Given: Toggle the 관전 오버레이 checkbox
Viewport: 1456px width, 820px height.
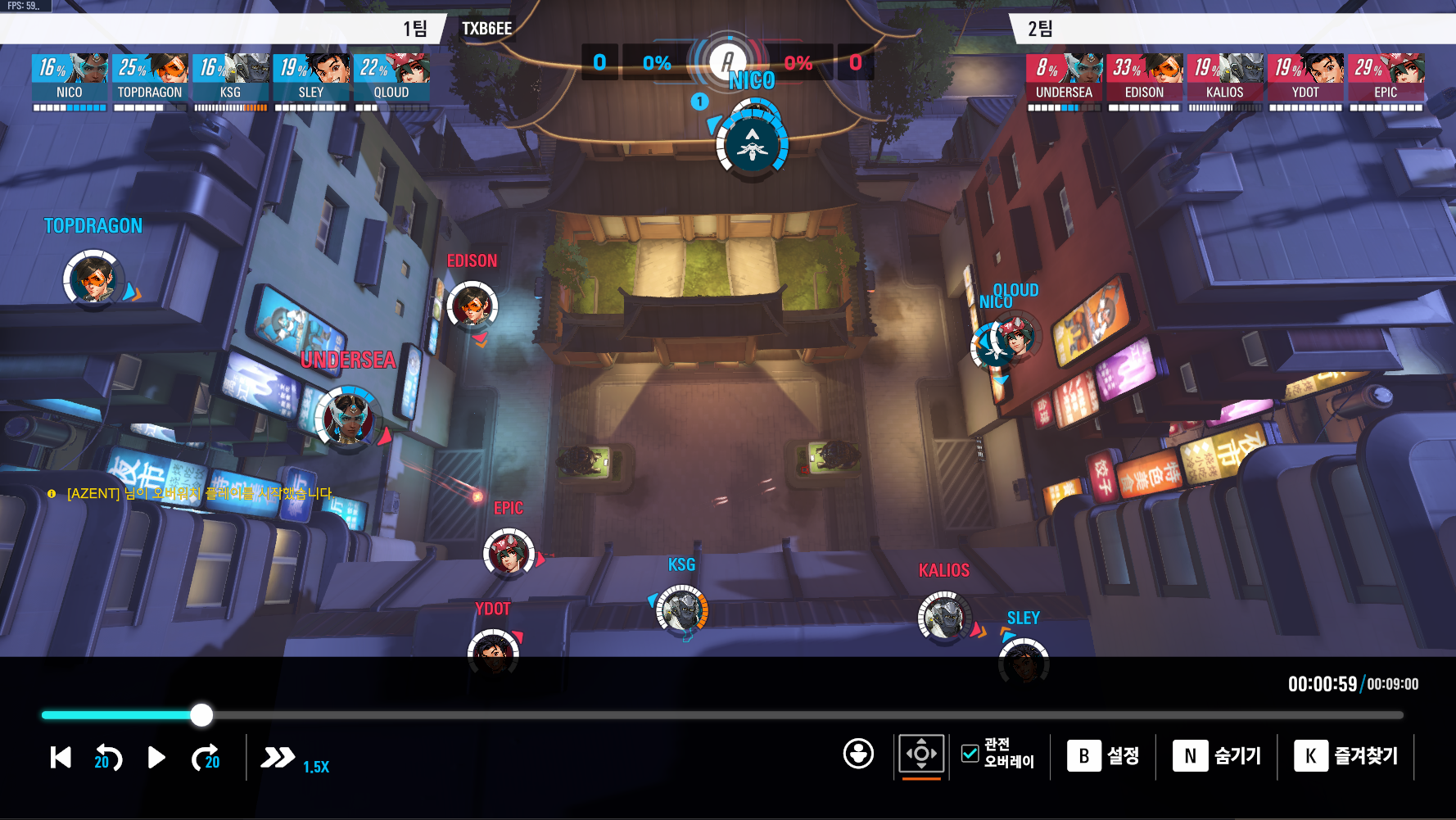Looking at the screenshot, I should click(970, 754).
